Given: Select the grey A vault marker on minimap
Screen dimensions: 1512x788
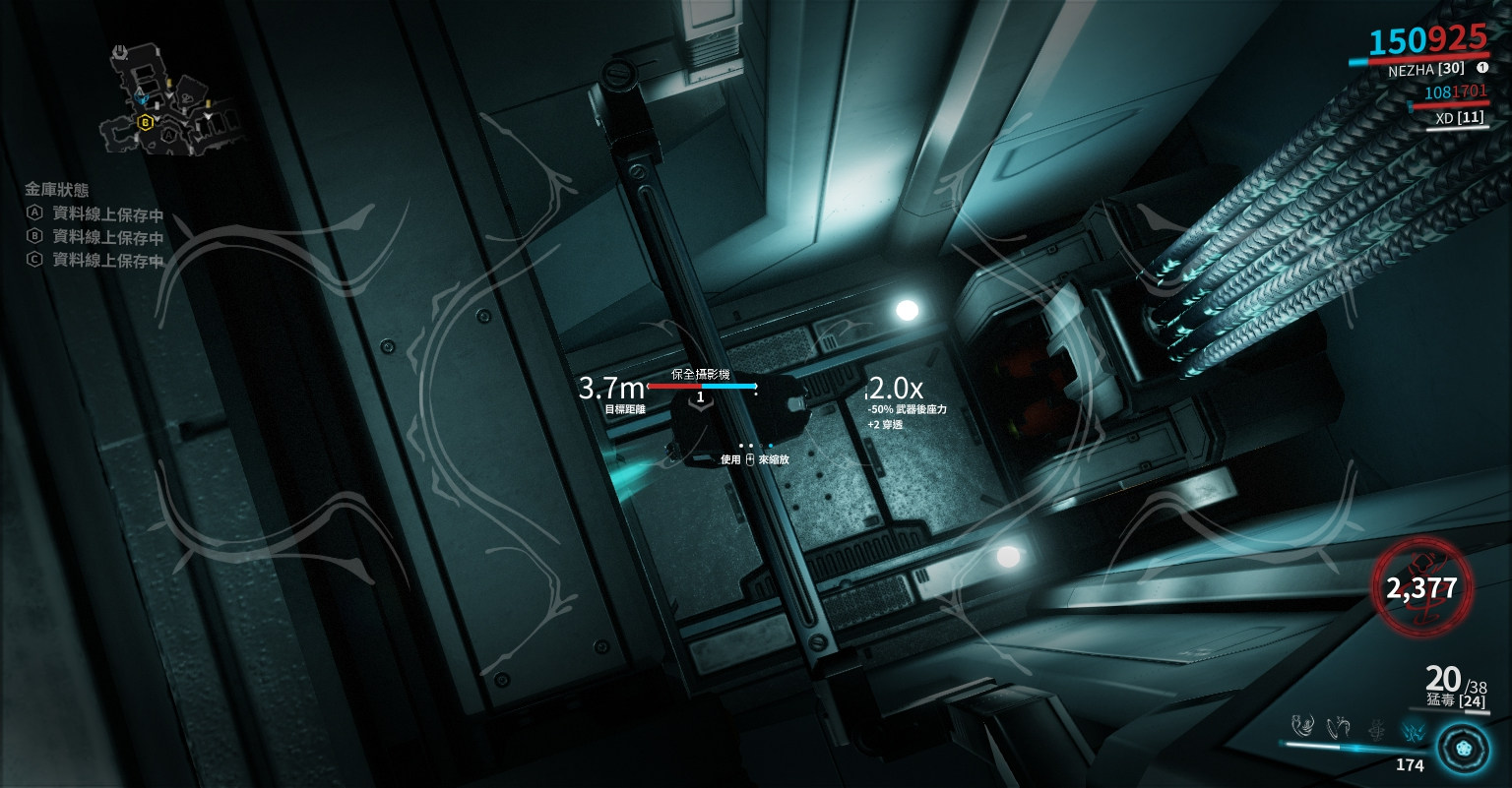Looking at the screenshot, I should click(x=169, y=134).
